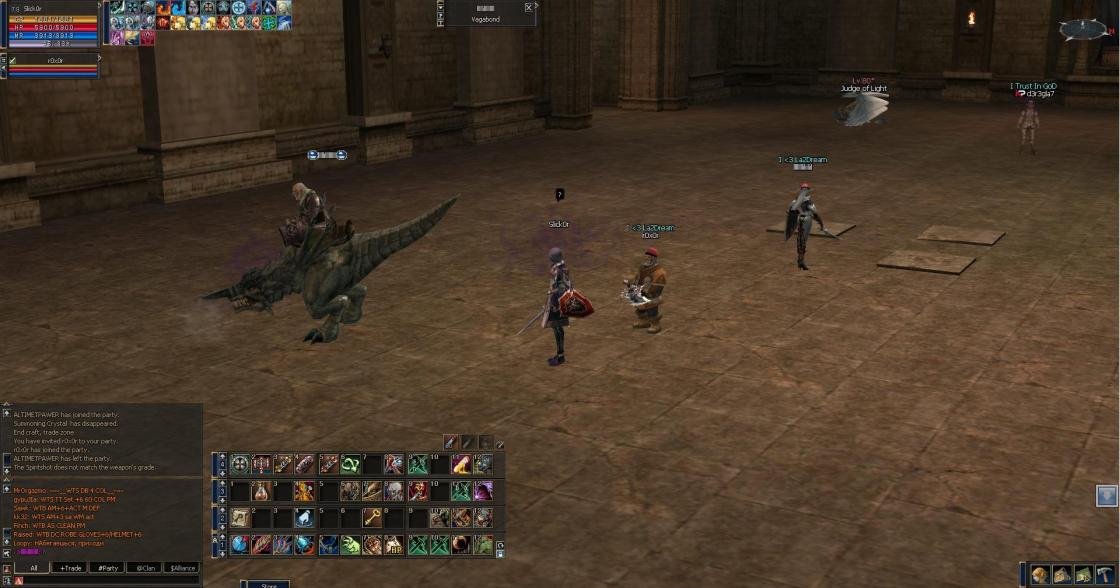The width and height of the screenshot is (1120, 588).
Task: Trigger the round cross target skill
Action: [x=240, y=464]
